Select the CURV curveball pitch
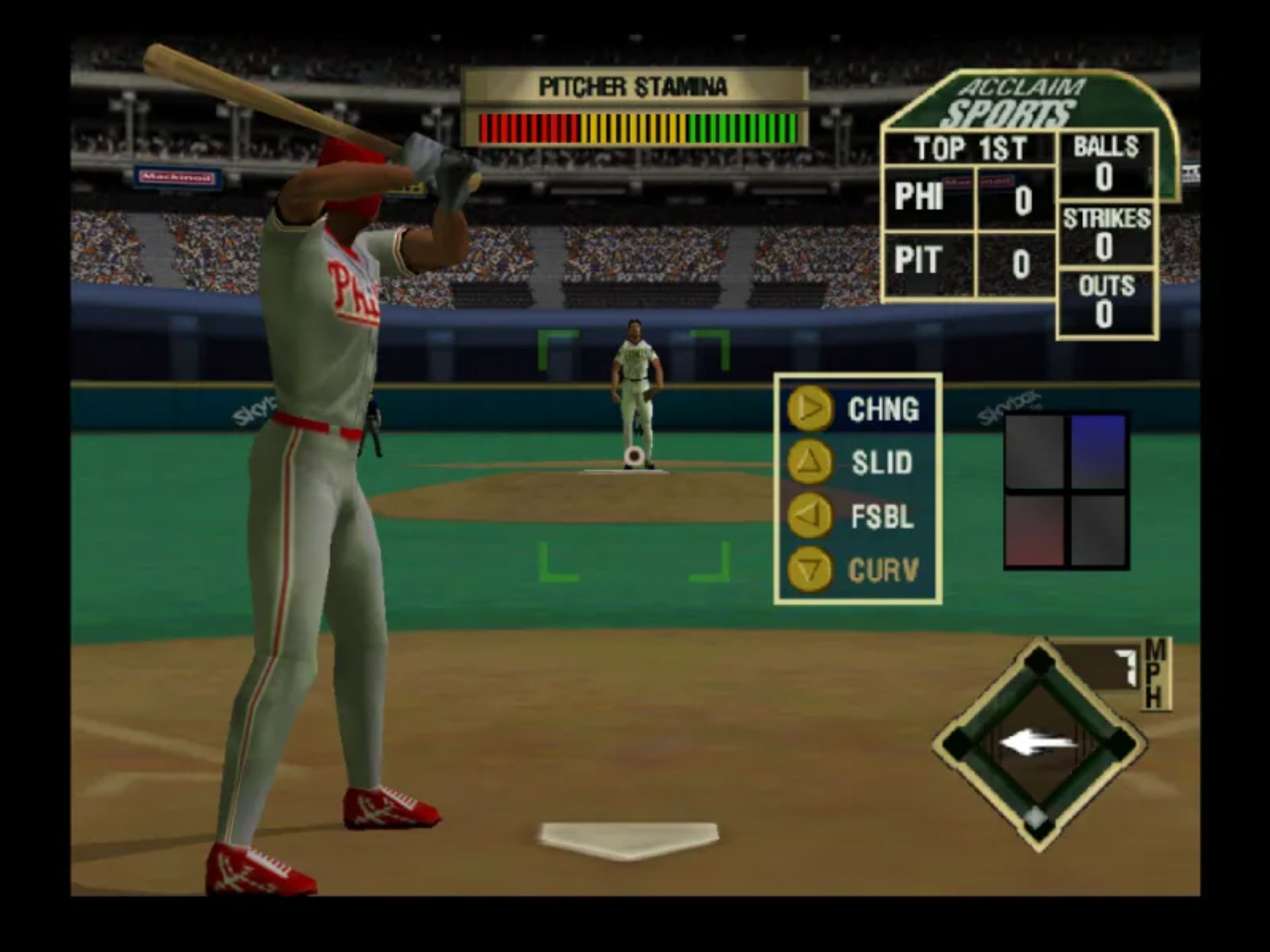1270x952 pixels. tap(857, 569)
